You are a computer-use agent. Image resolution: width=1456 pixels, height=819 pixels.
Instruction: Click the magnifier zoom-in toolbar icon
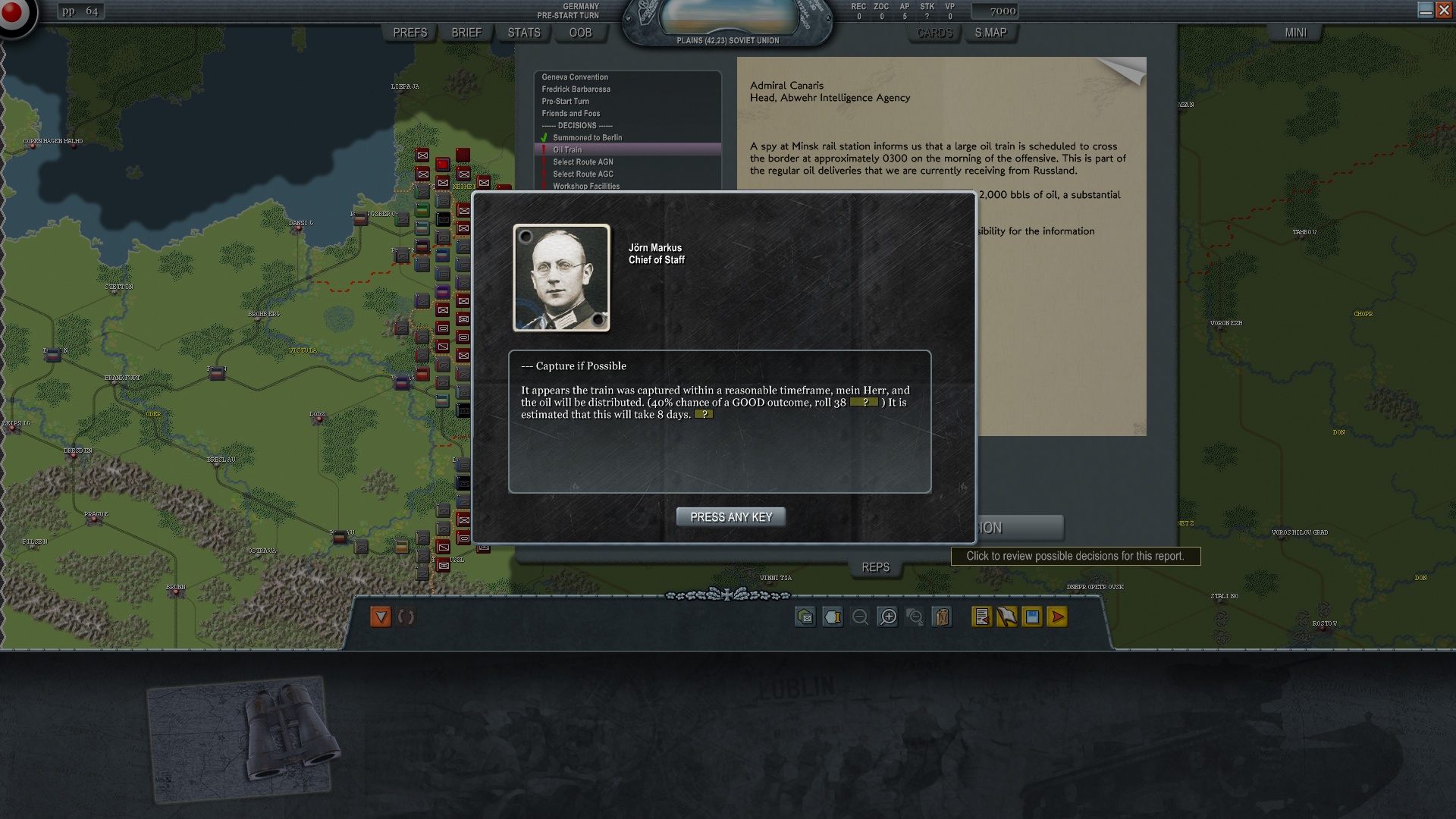click(x=888, y=617)
